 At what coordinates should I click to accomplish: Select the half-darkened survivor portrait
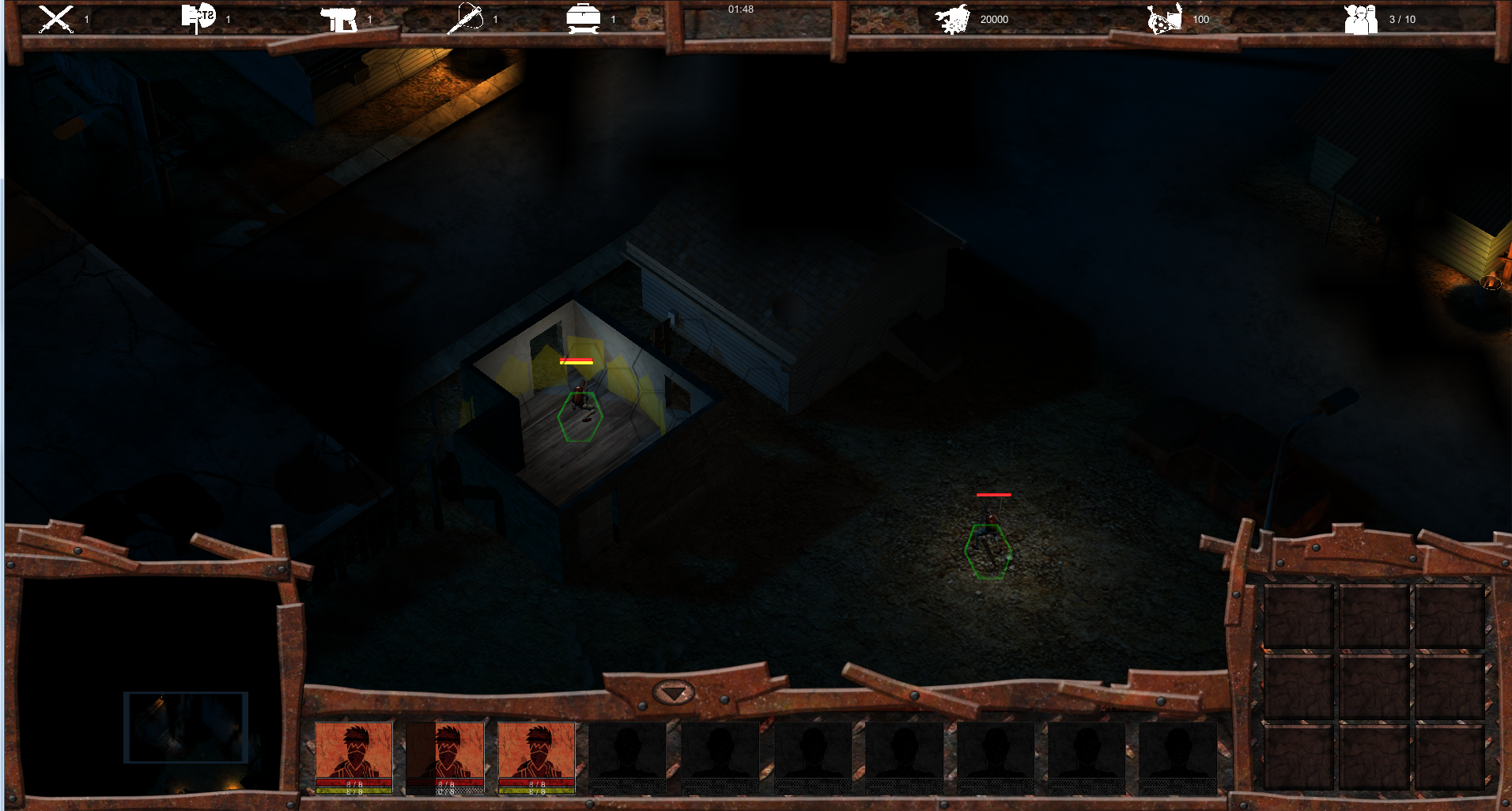[444, 757]
